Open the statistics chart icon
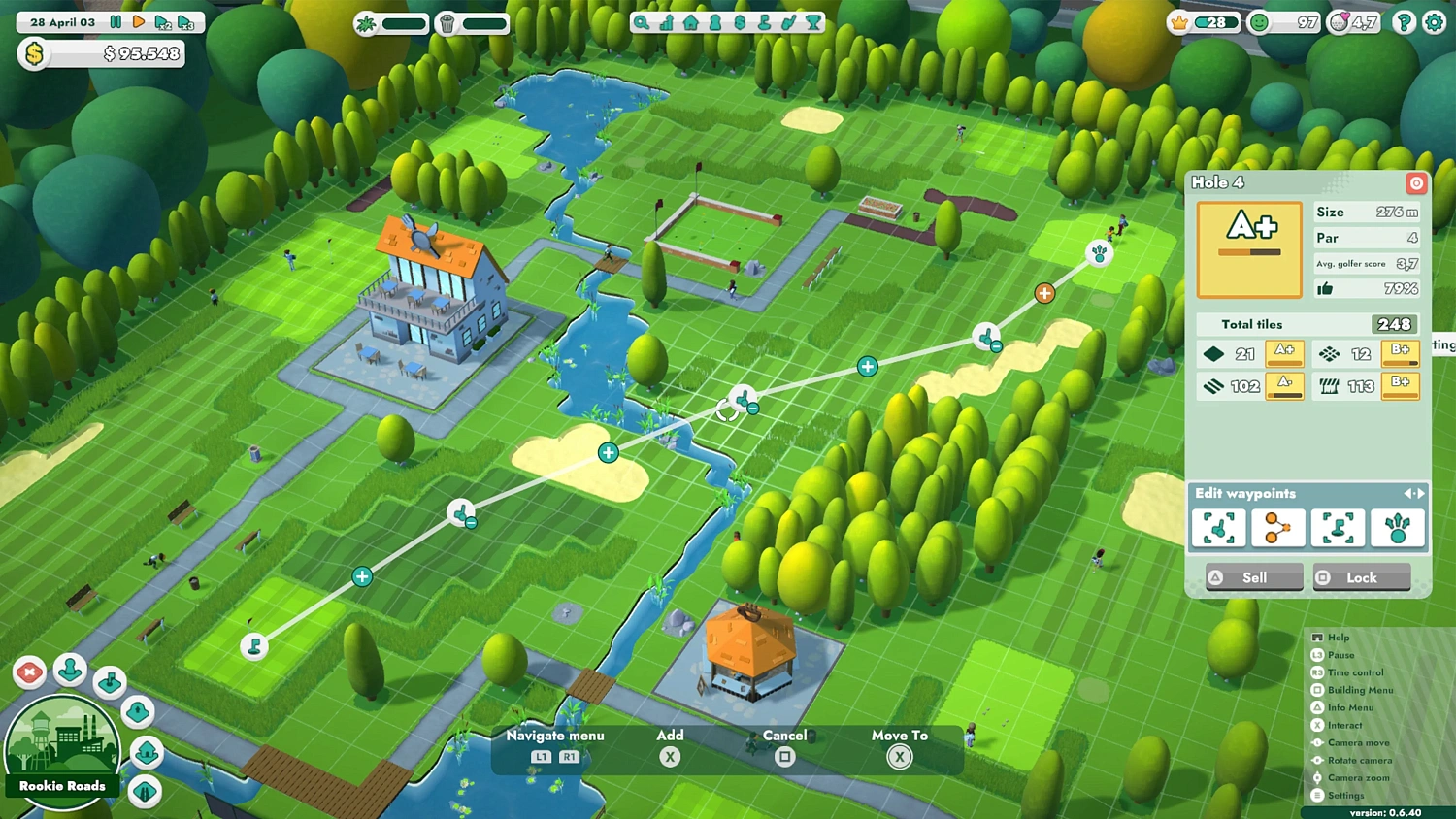 (667, 21)
